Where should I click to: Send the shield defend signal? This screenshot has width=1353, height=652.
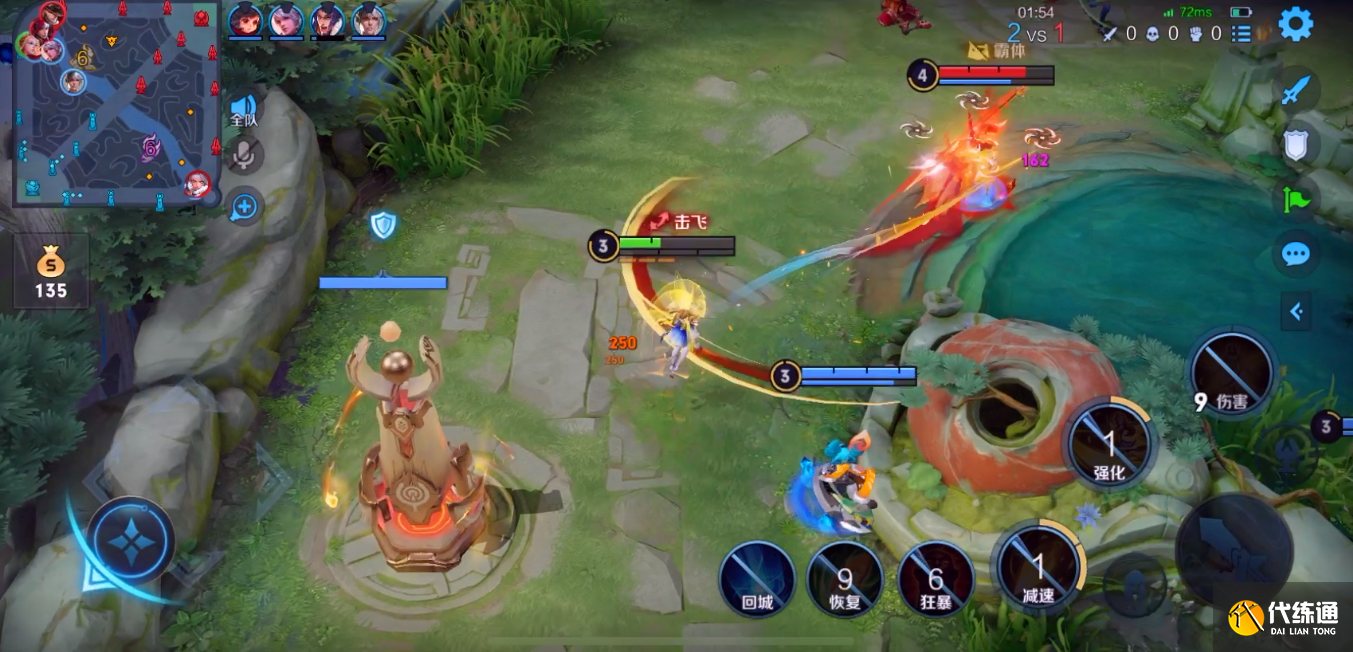tap(1296, 145)
